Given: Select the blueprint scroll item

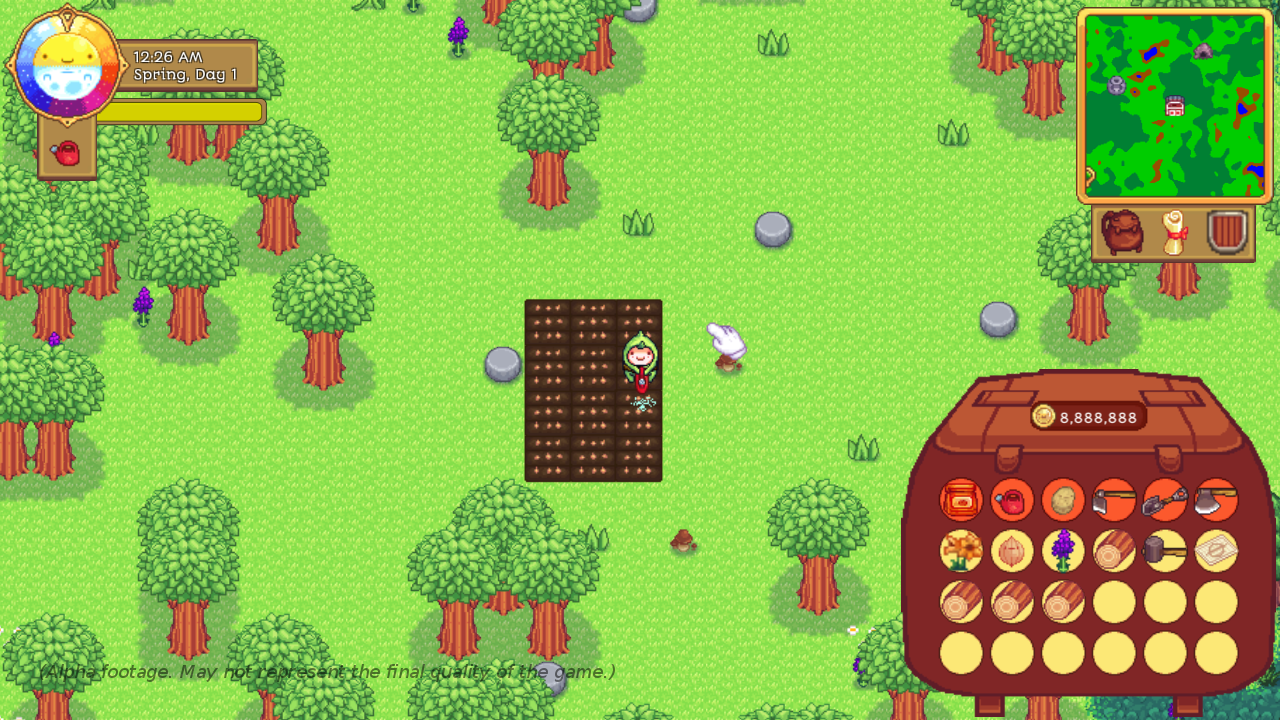Looking at the screenshot, I should point(1214,551).
